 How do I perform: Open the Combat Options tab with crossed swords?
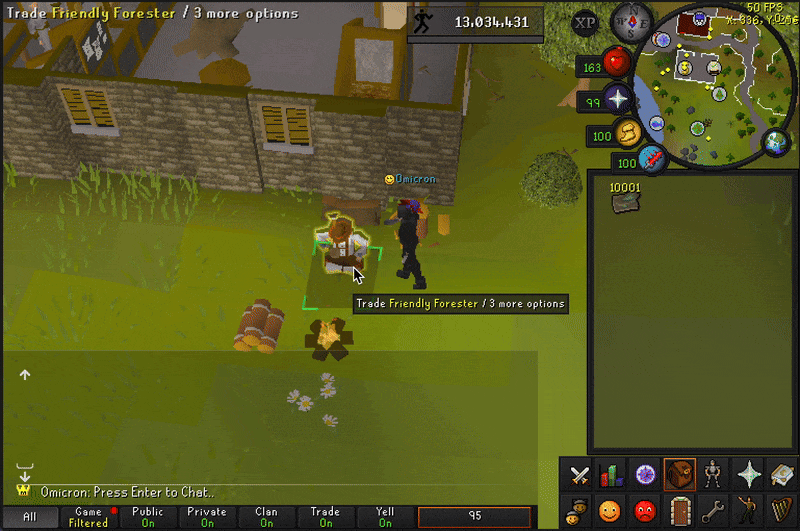pyautogui.click(x=578, y=475)
